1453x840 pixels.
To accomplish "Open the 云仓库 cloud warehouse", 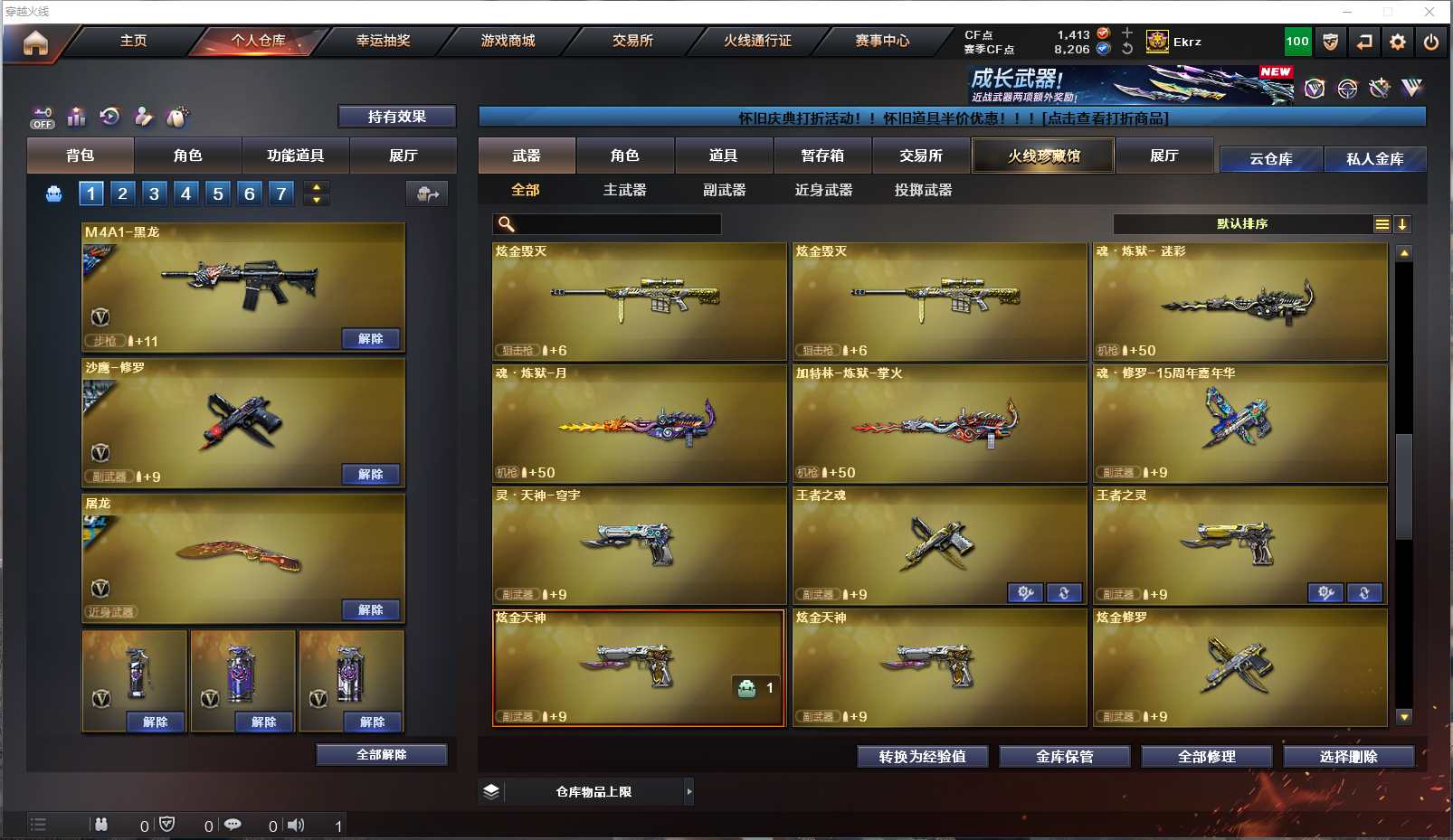I will point(1270,159).
